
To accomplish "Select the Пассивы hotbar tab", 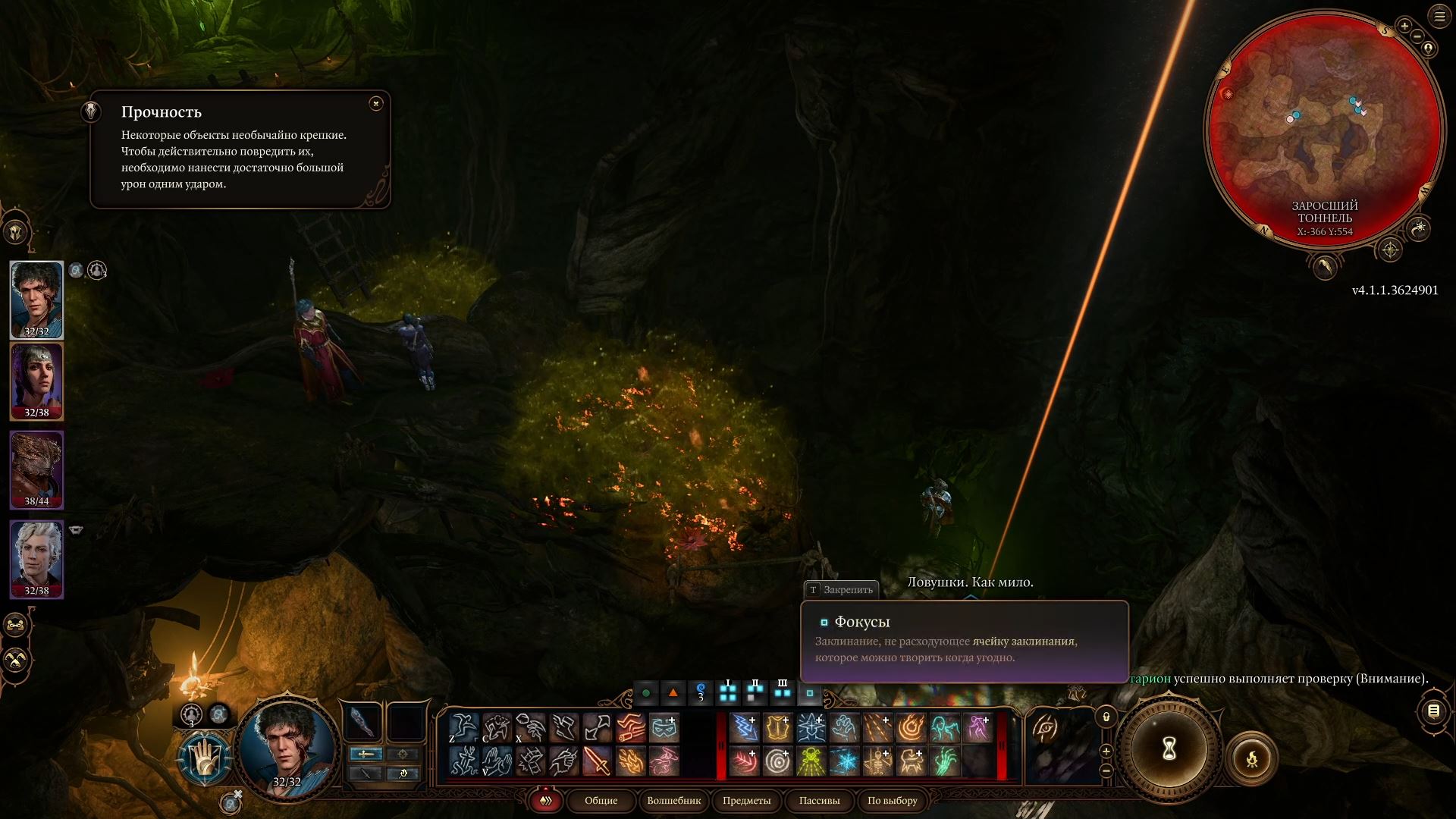I will [819, 800].
